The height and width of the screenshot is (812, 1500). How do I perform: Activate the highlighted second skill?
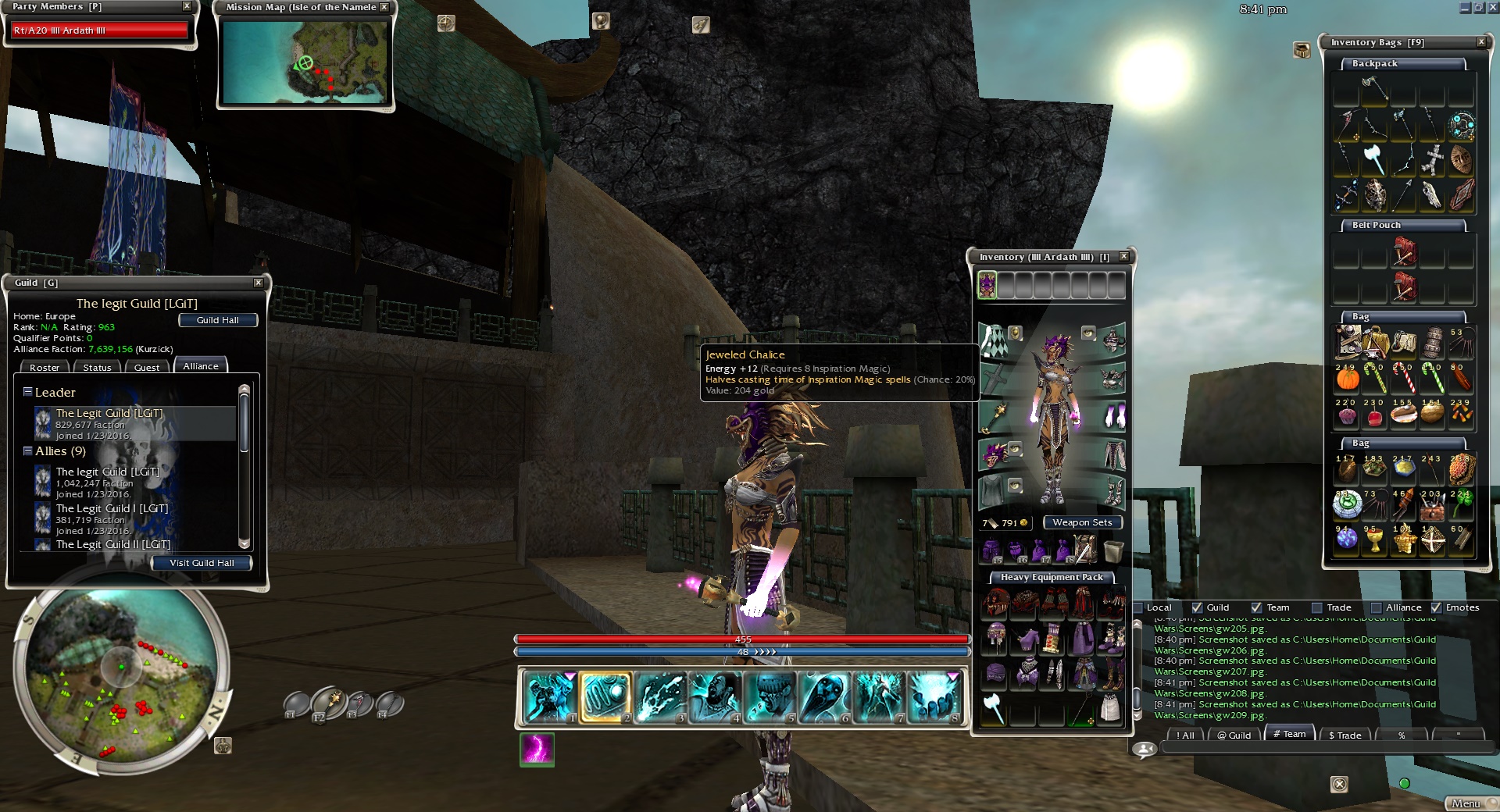[x=605, y=696]
